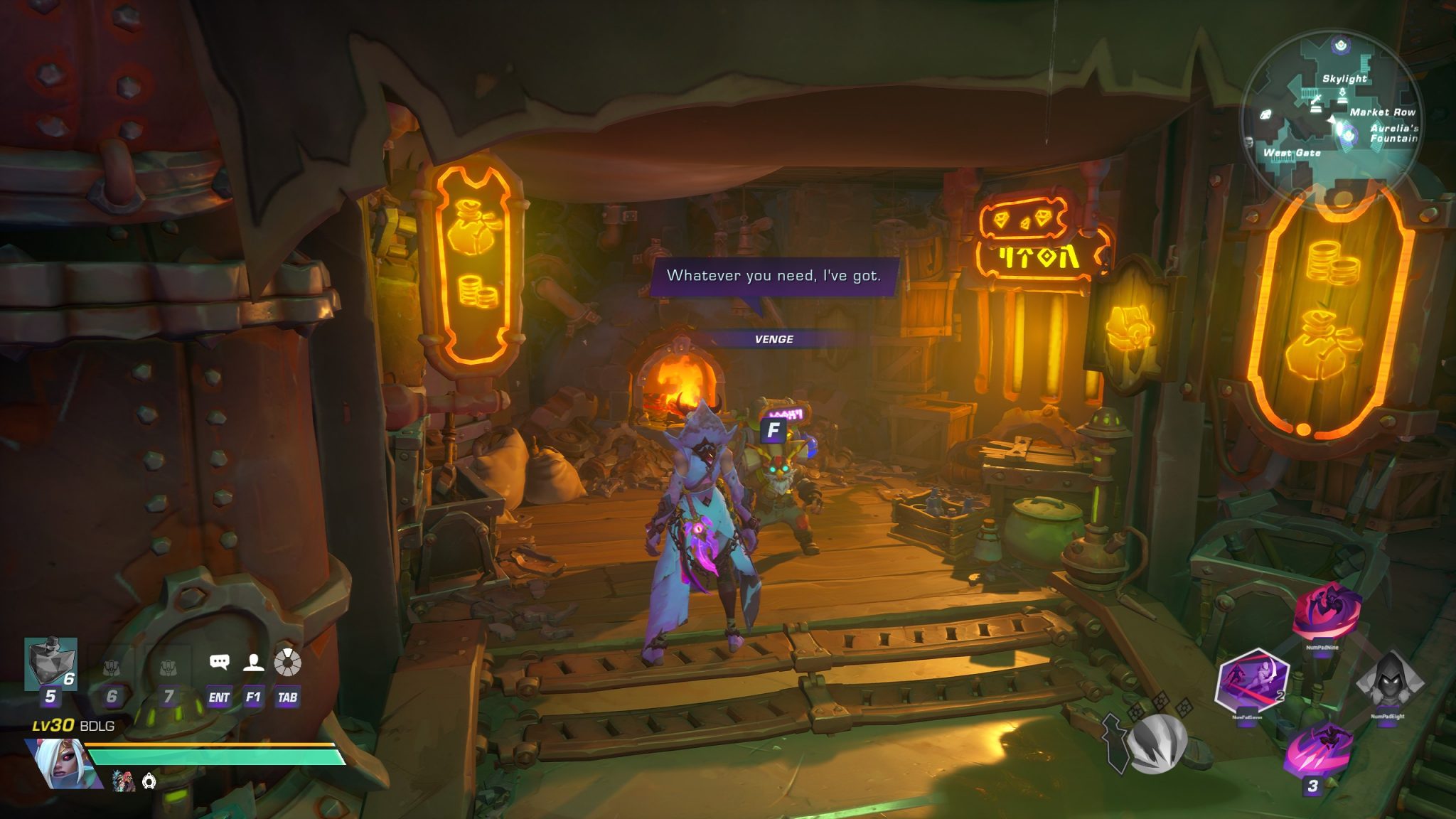Select the empty consumable slot bound to 7
The height and width of the screenshot is (819, 1456).
(x=168, y=668)
